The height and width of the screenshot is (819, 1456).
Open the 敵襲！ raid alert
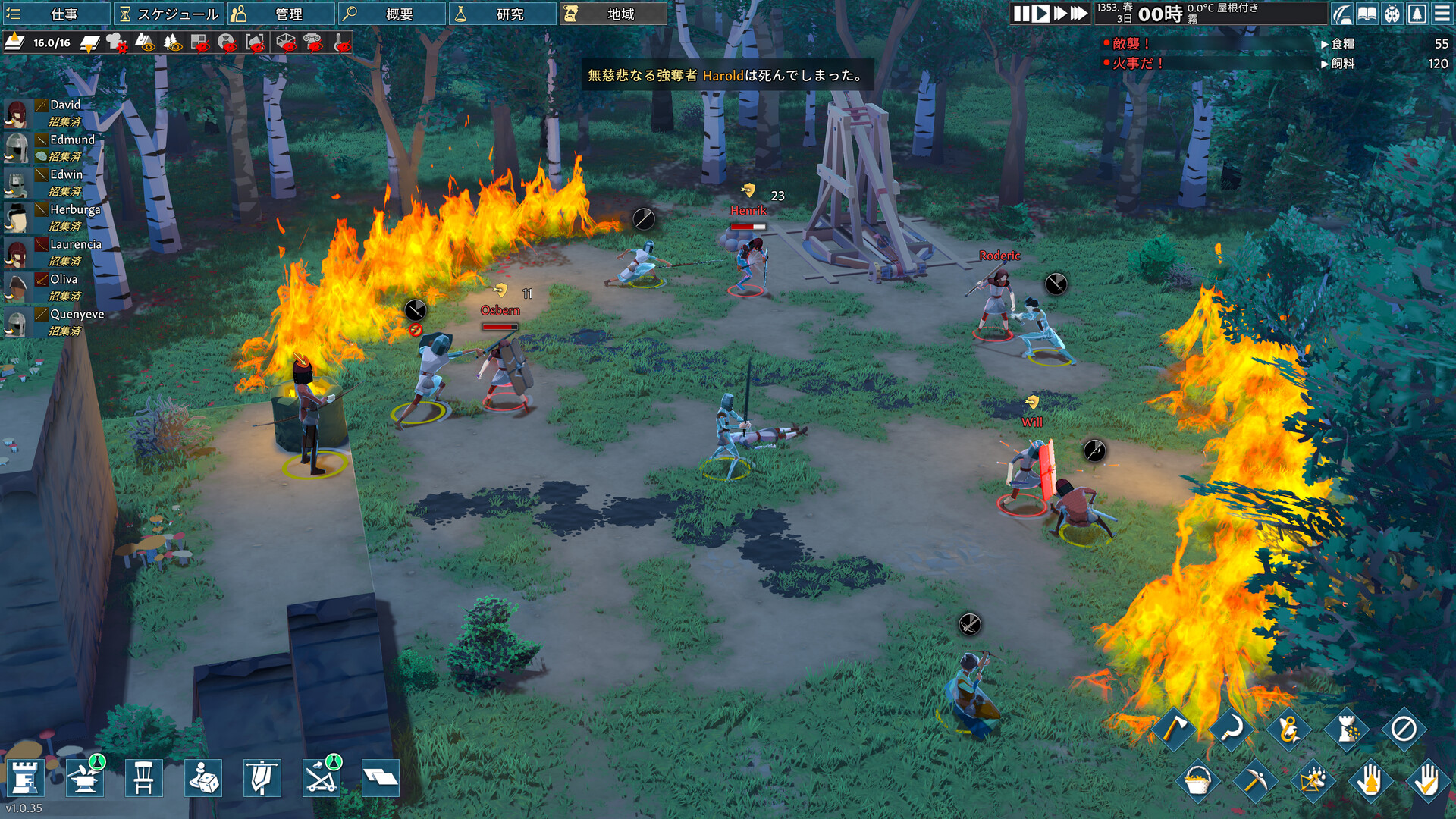click(x=1130, y=44)
